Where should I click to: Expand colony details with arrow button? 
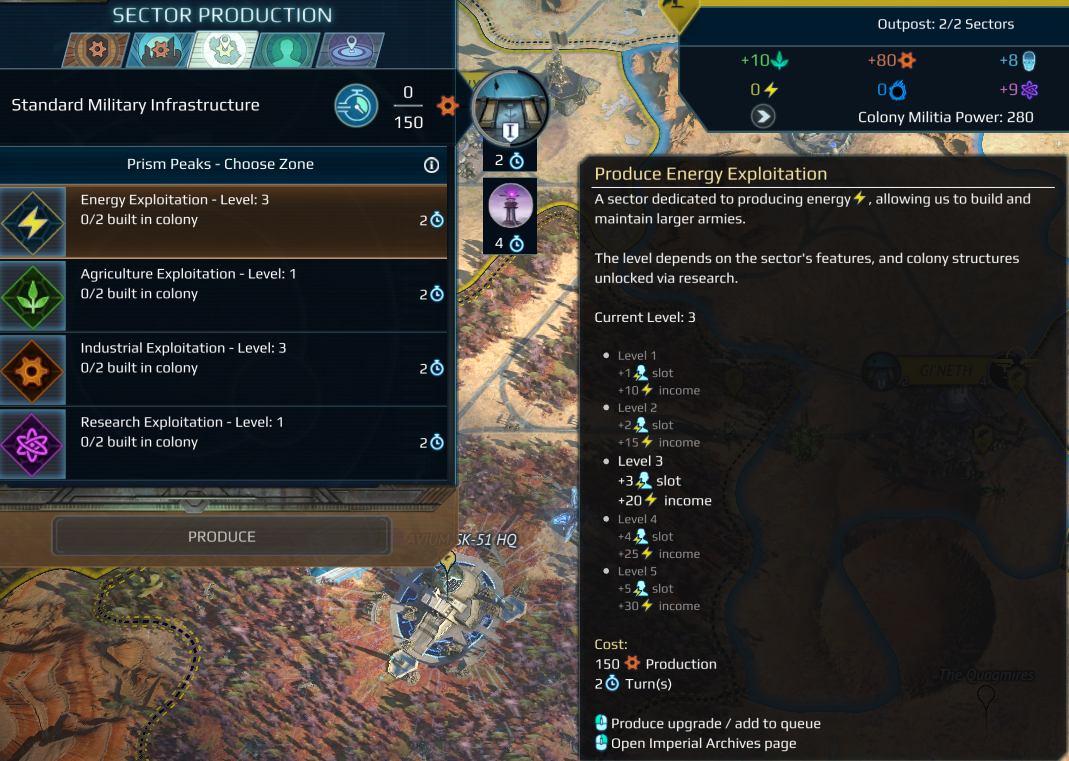764,117
